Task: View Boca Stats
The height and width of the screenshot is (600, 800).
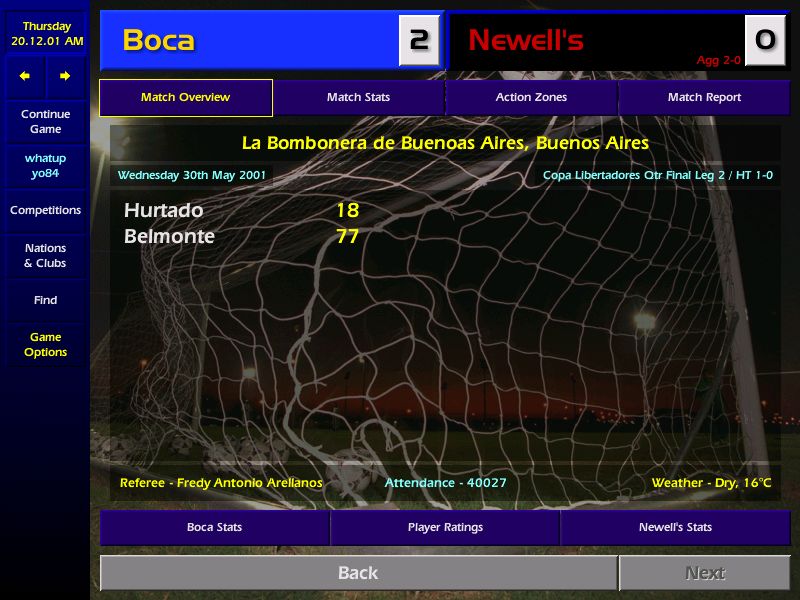Action: (214, 528)
